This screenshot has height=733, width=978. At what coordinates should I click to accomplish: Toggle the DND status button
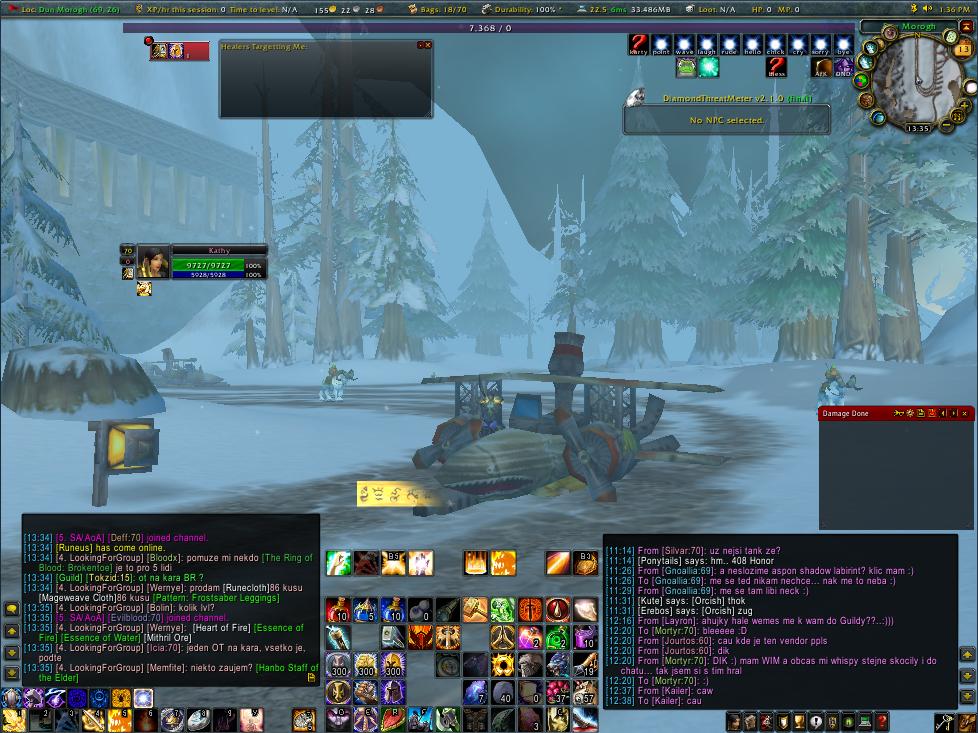[843, 68]
